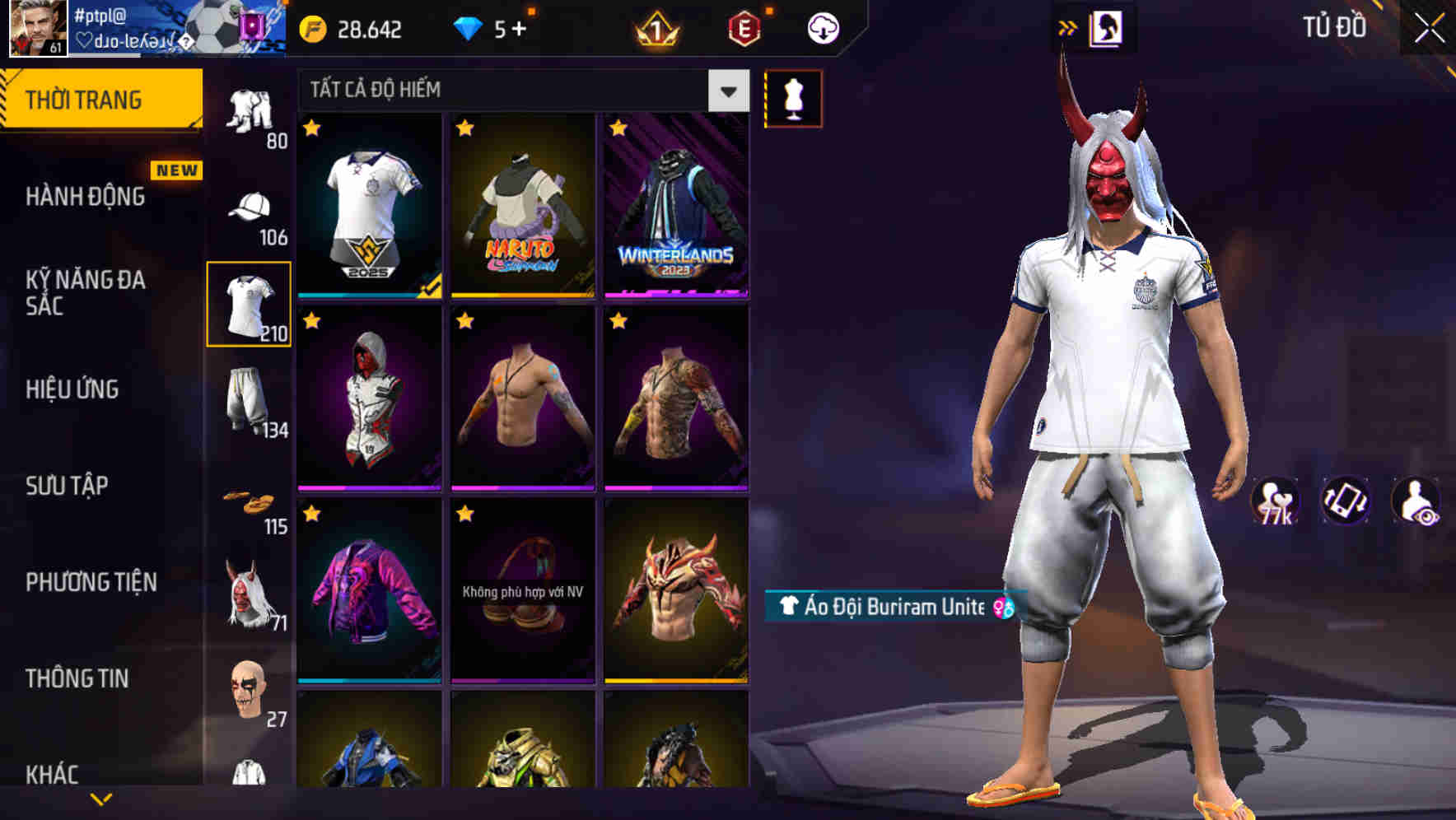The image size is (1456, 820).
Task: Expand the sidebar with the bottom chevron arrow
Action: tap(99, 797)
